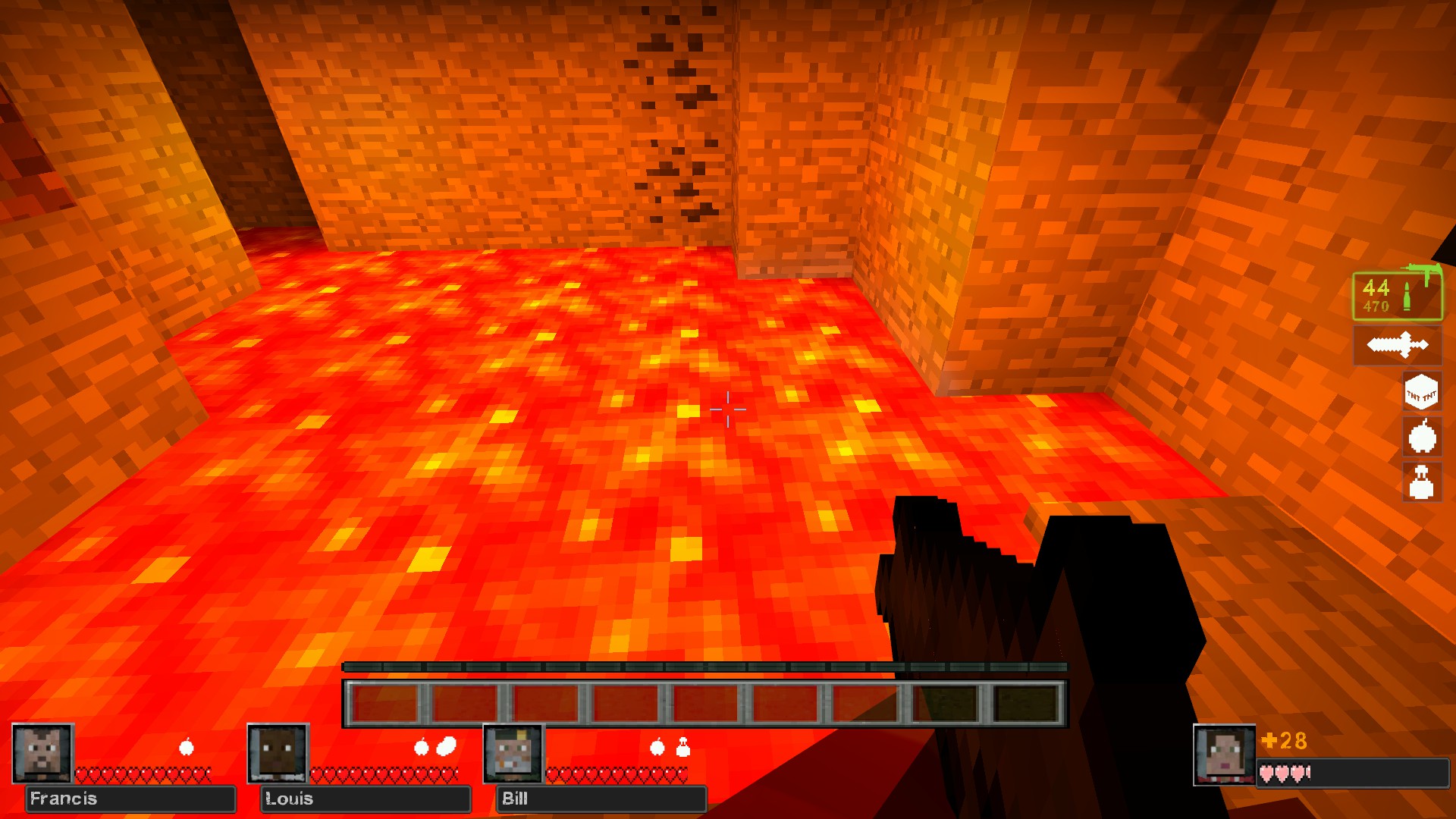Switch to the sword melee slot
This screenshot has height=819, width=1456.
(x=1398, y=345)
